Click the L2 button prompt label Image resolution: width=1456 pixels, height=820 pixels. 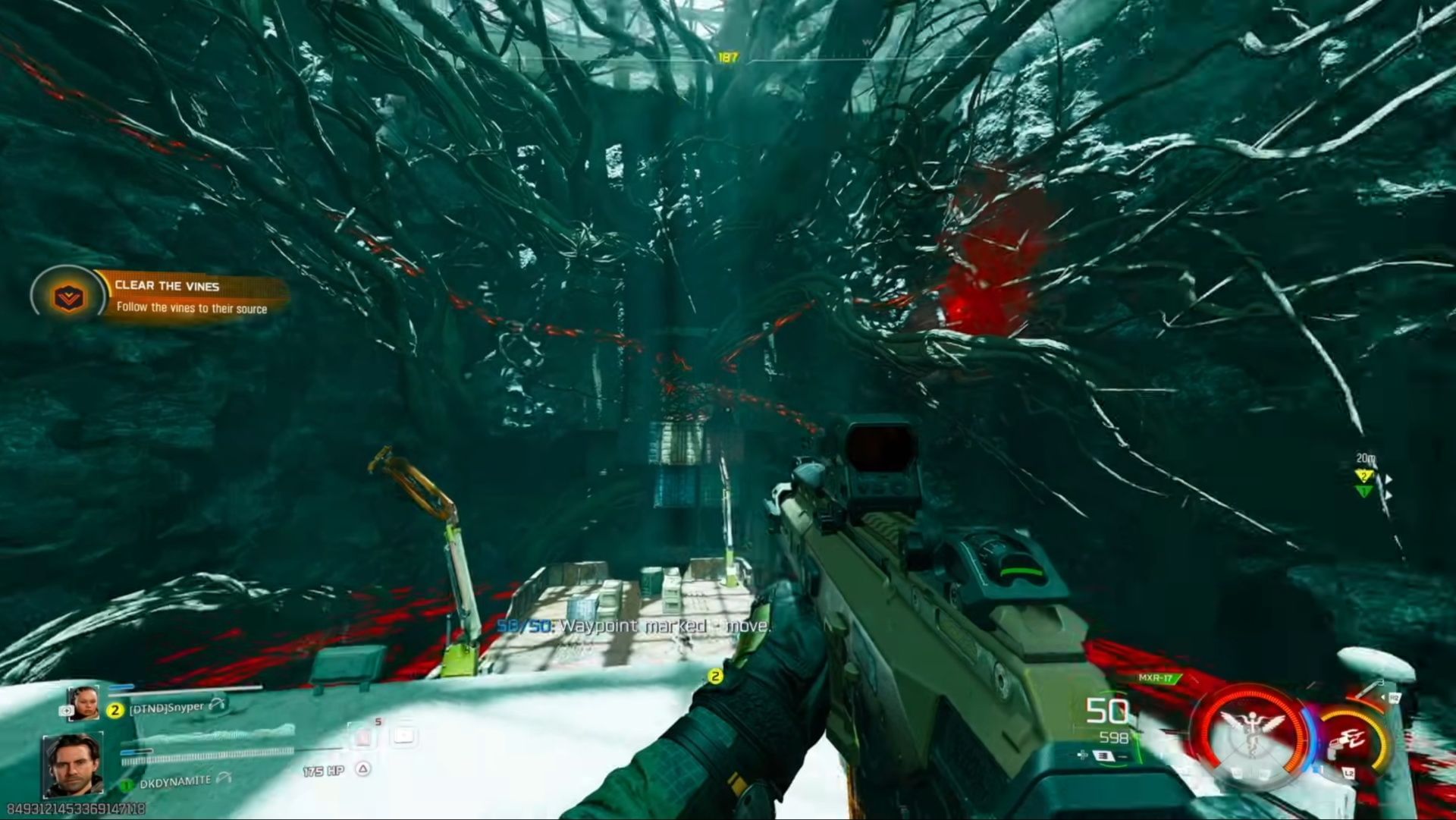pyautogui.click(x=1349, y=772)
